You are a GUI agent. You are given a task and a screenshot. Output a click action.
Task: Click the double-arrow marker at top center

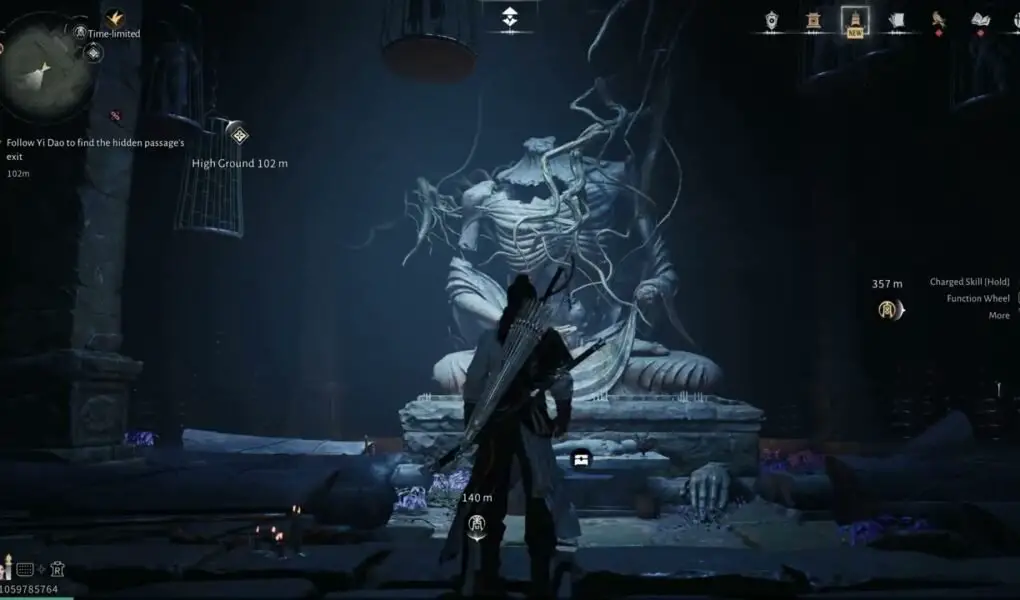click(510, 16)
